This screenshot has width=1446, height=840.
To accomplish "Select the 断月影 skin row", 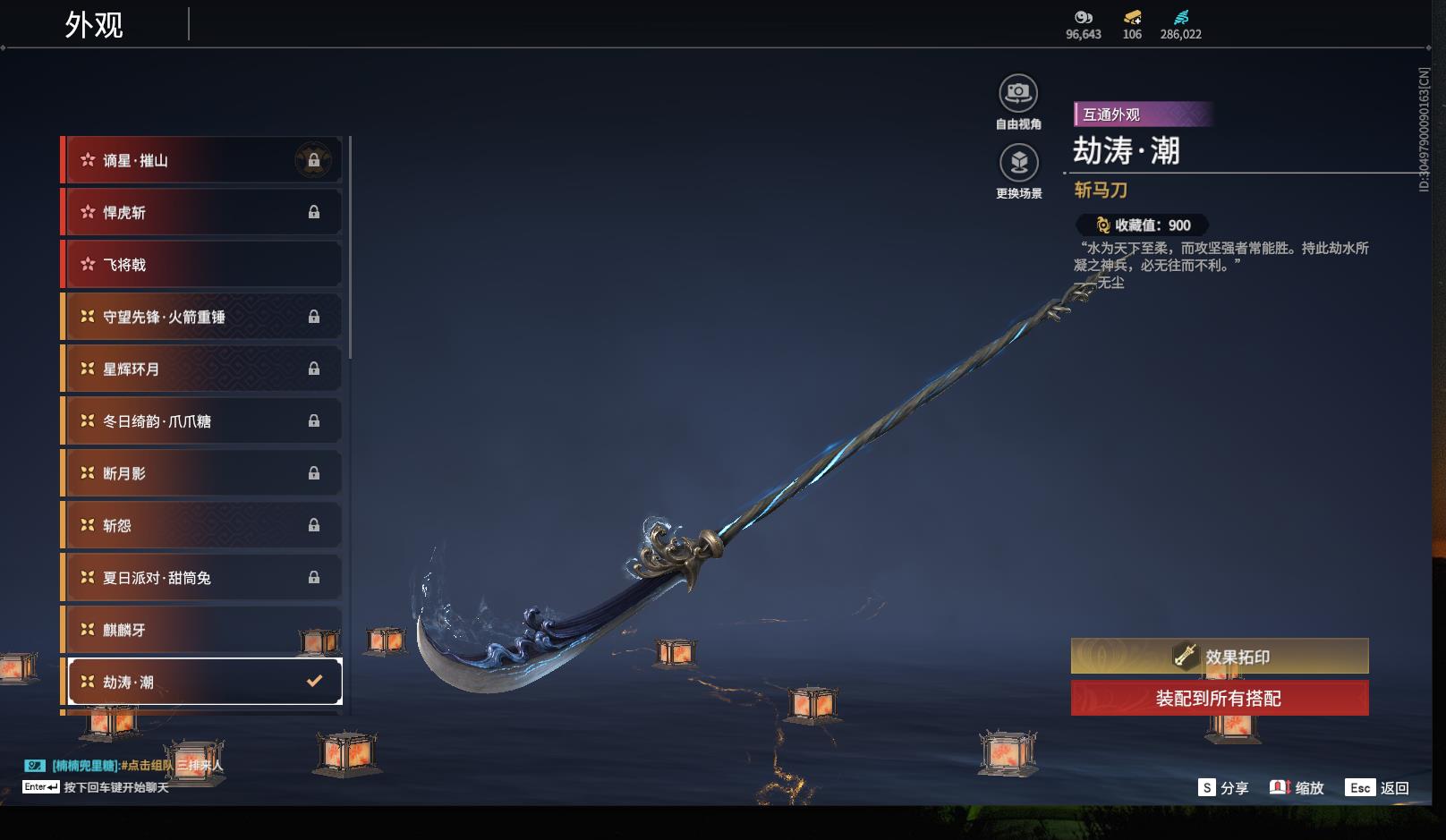I will point(201,473).
